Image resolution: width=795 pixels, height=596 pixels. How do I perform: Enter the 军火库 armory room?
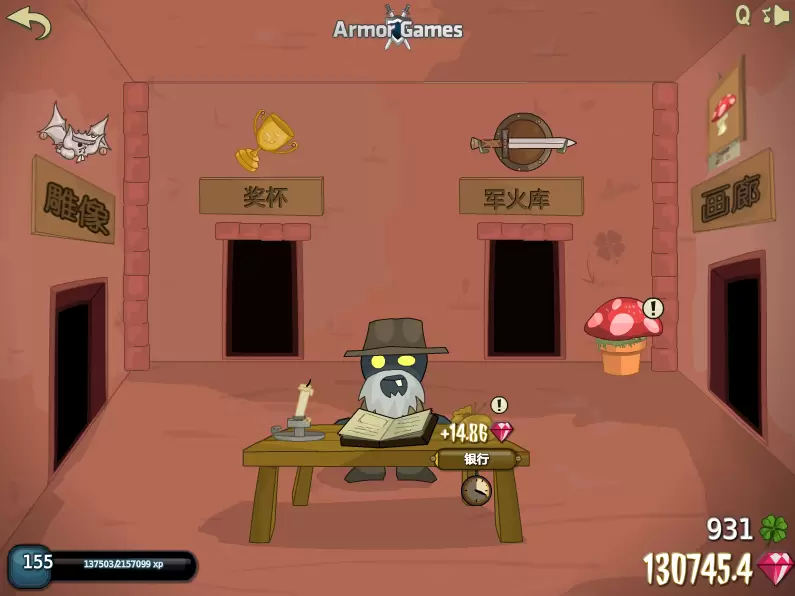click(520, 196)
